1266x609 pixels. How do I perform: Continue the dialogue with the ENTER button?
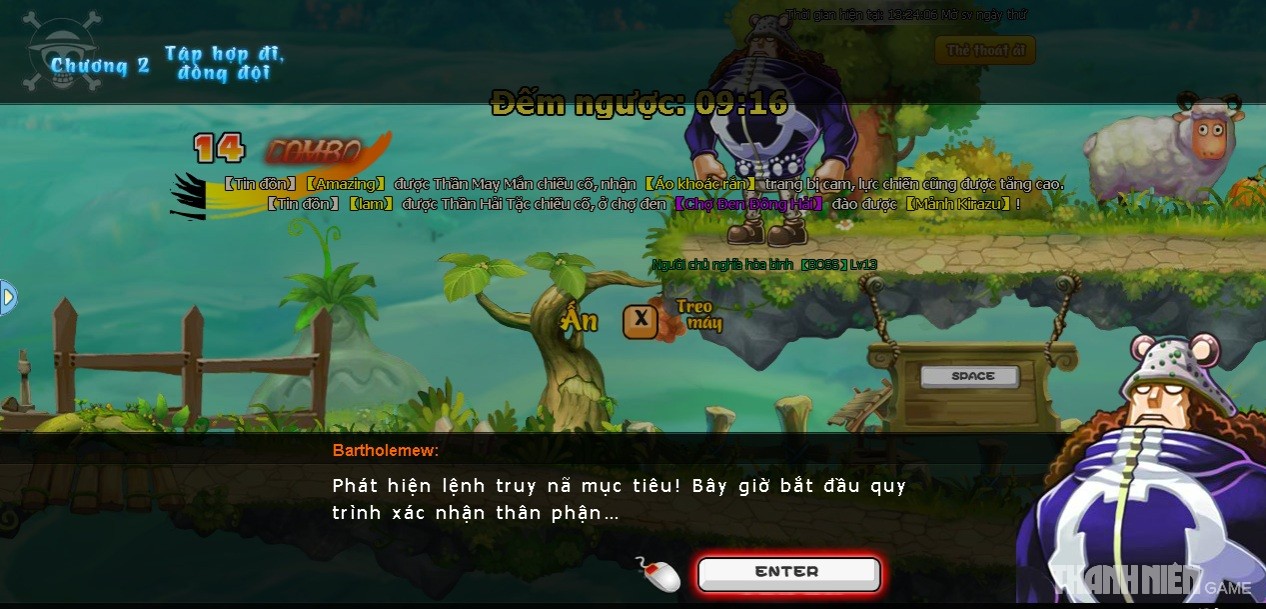[x=788, y=573]
